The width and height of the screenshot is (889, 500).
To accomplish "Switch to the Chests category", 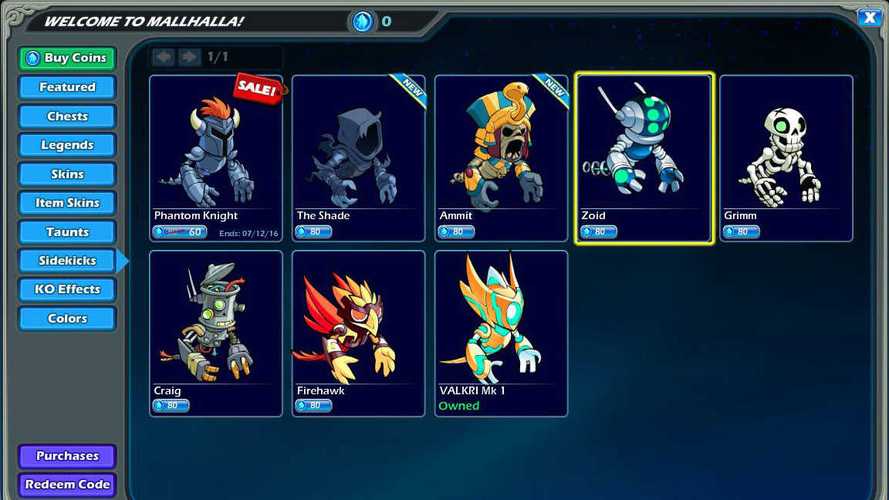I will (67, 116).
